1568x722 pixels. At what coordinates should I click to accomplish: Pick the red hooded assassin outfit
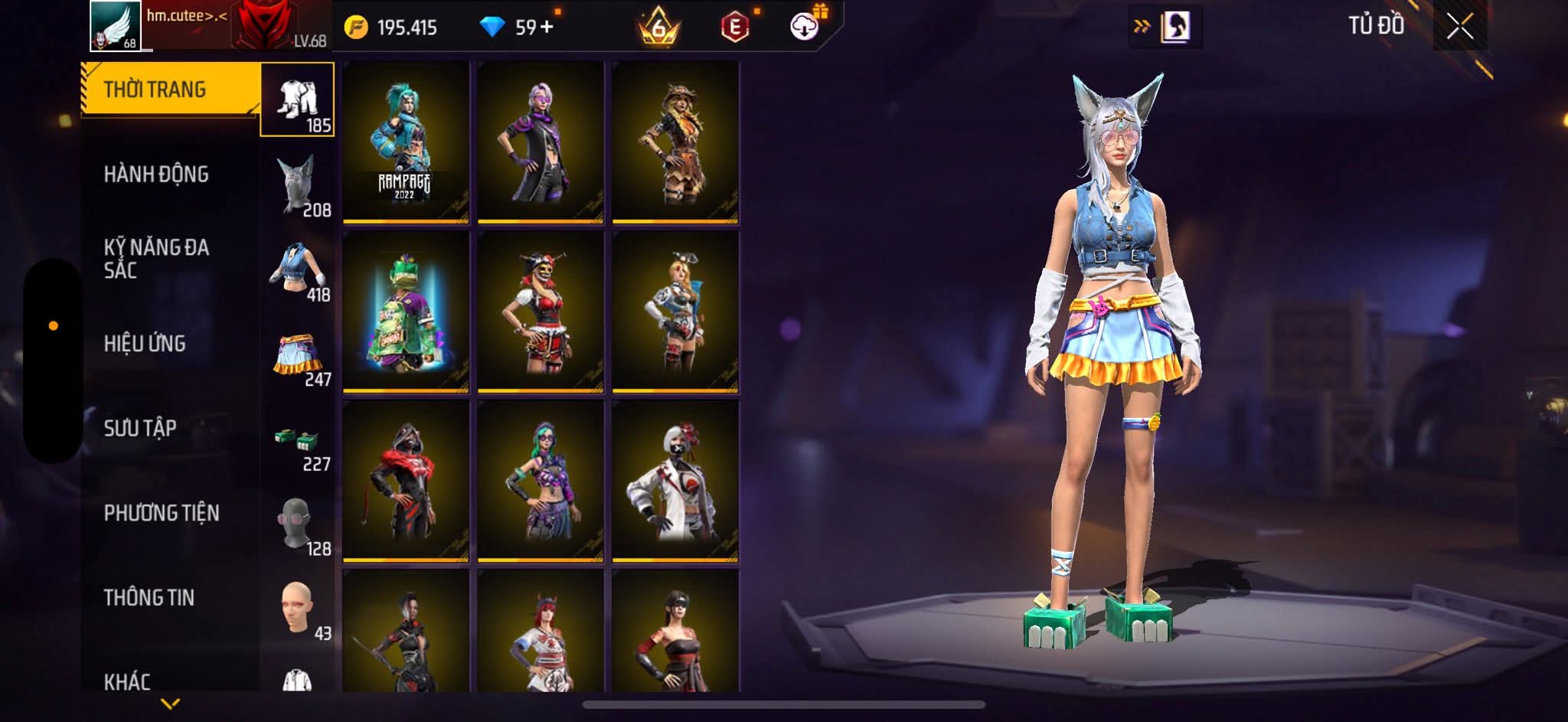pyautogui.click(x=406, y=482)
